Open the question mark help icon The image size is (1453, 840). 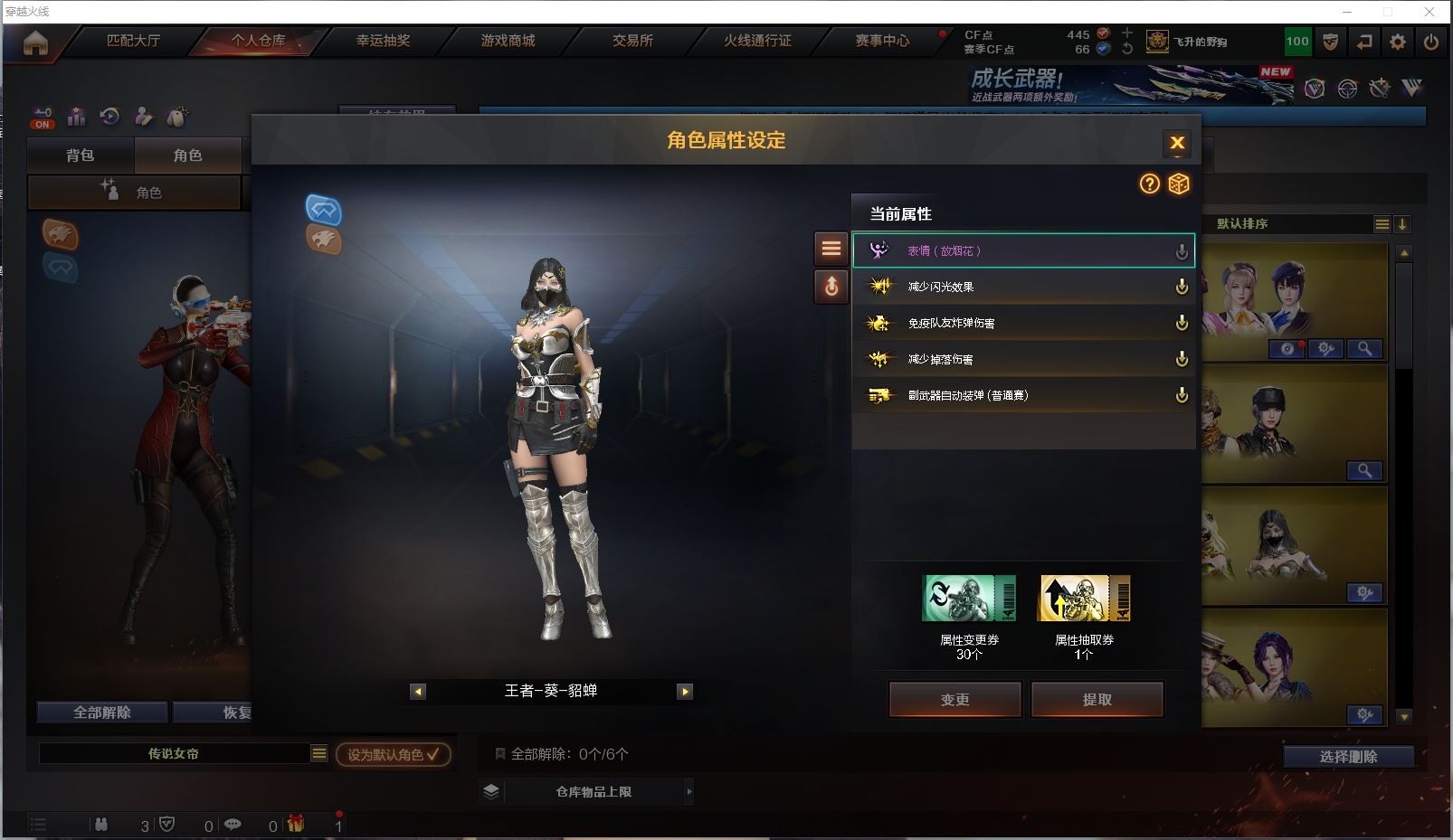(x=1149, y=184)
